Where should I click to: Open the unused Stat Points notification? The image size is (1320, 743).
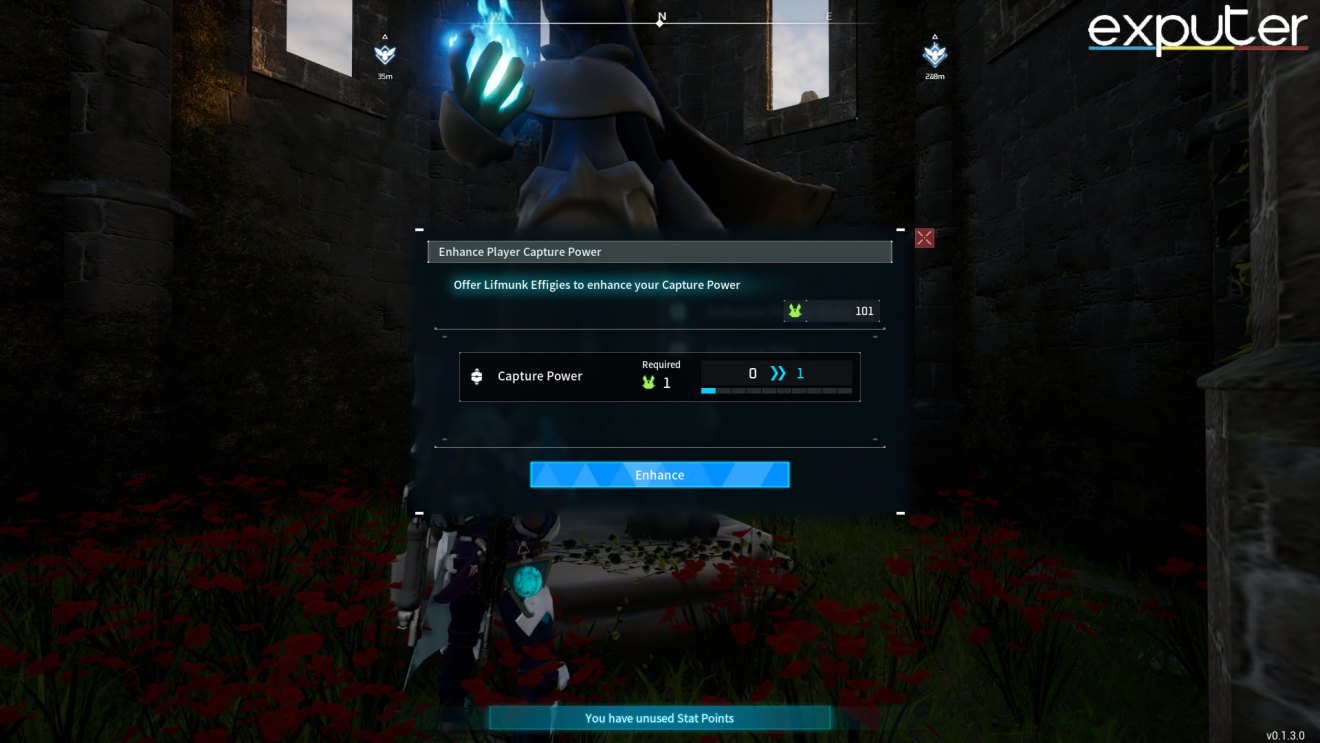659,717
